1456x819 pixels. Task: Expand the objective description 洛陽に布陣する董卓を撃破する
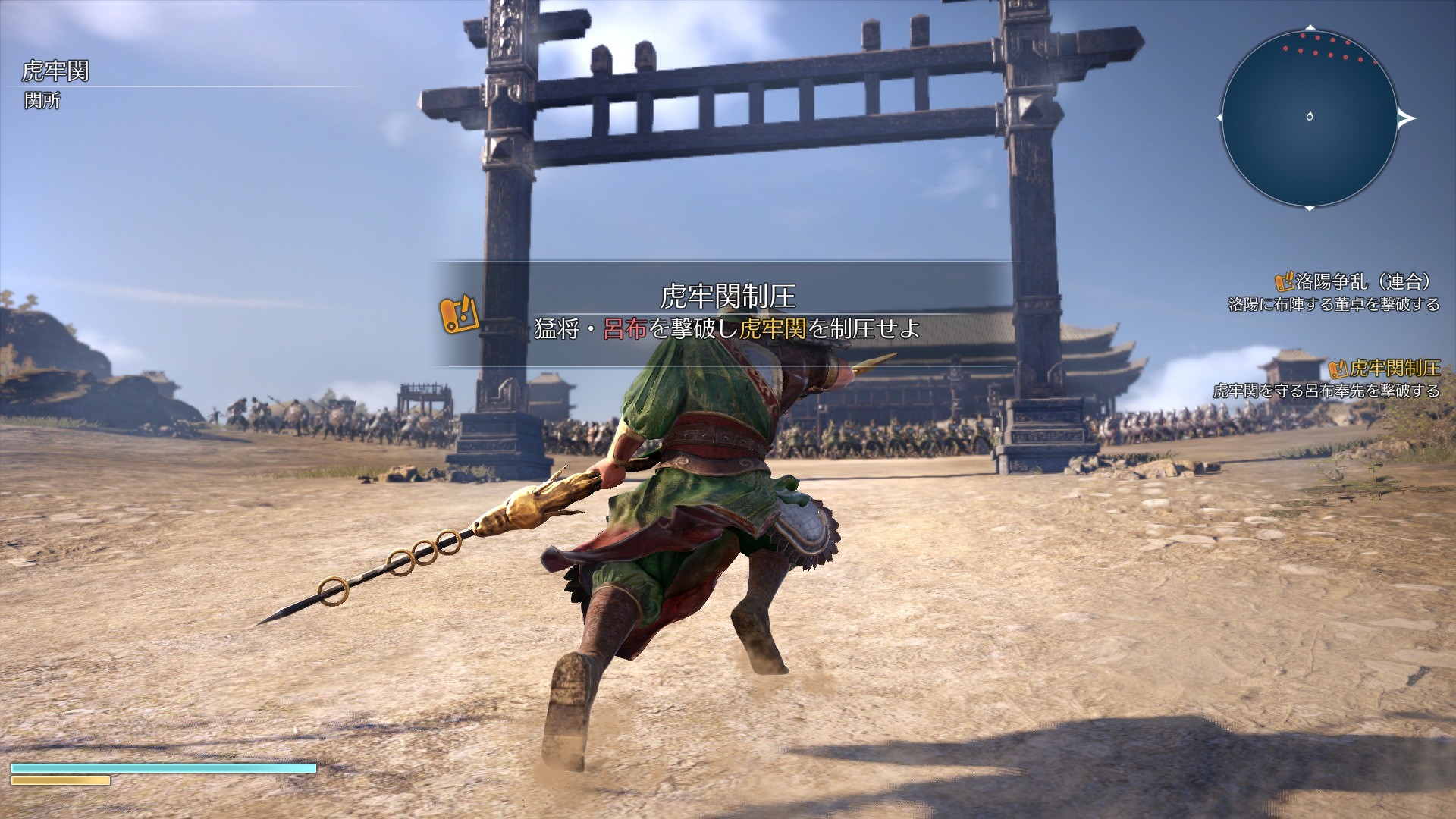[x=1335, y=305]
